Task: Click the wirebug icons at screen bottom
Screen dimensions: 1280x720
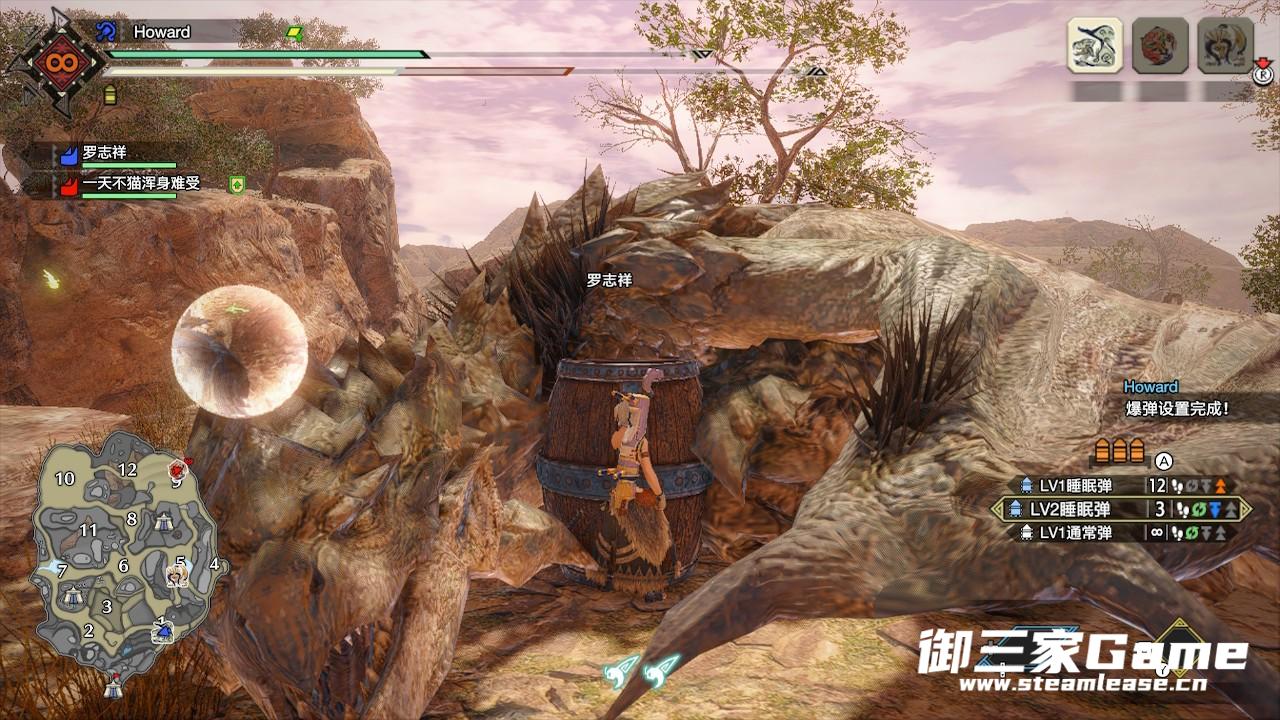Action: coord(641,670)
